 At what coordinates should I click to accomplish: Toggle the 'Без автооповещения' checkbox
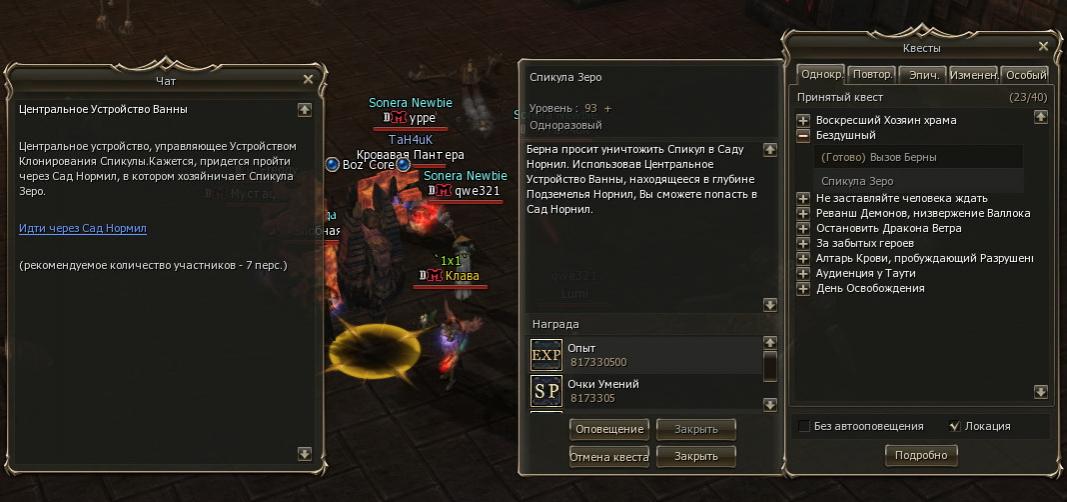coord(804,426)
